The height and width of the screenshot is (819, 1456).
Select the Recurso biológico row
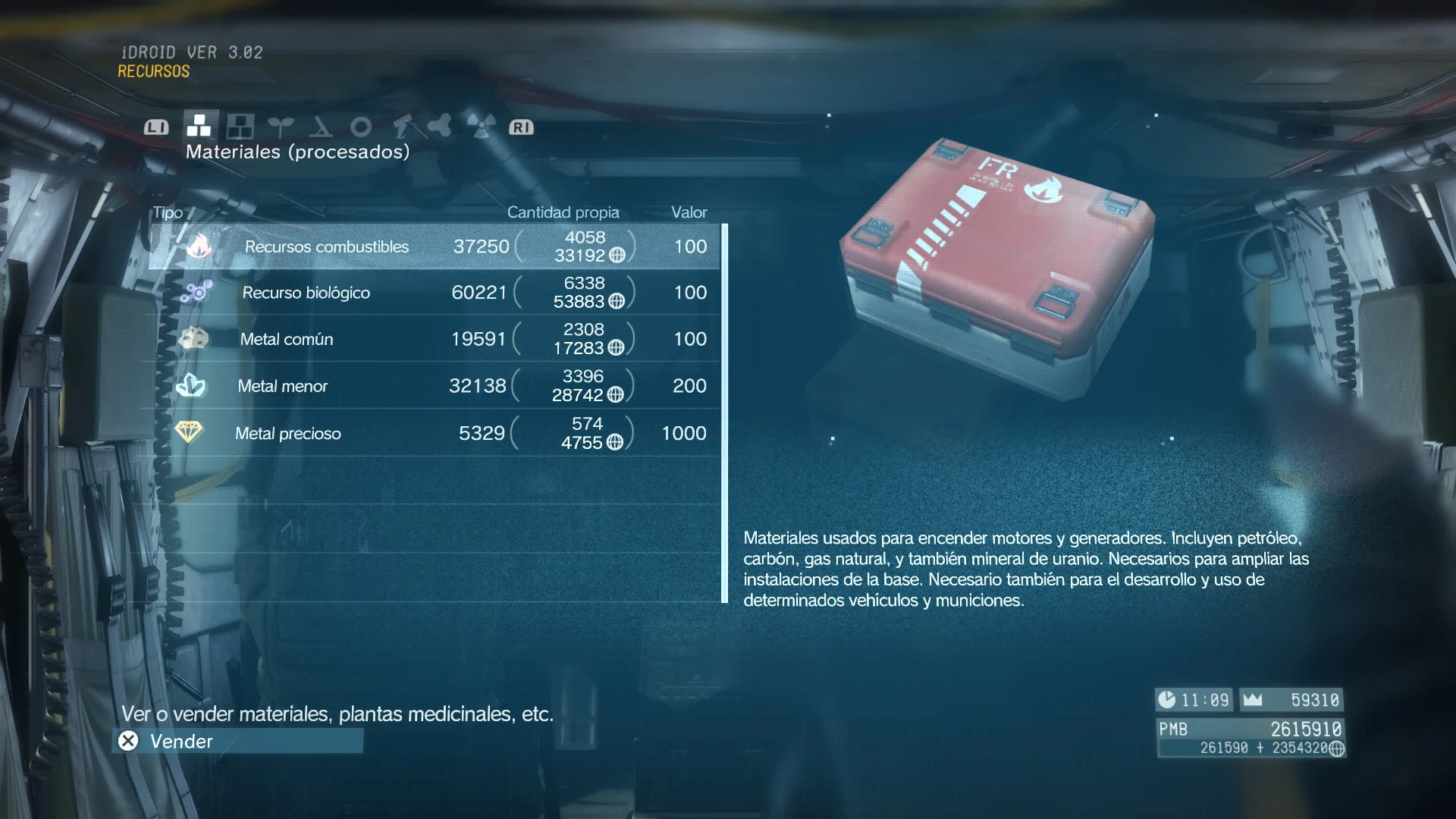pos(434,293)
